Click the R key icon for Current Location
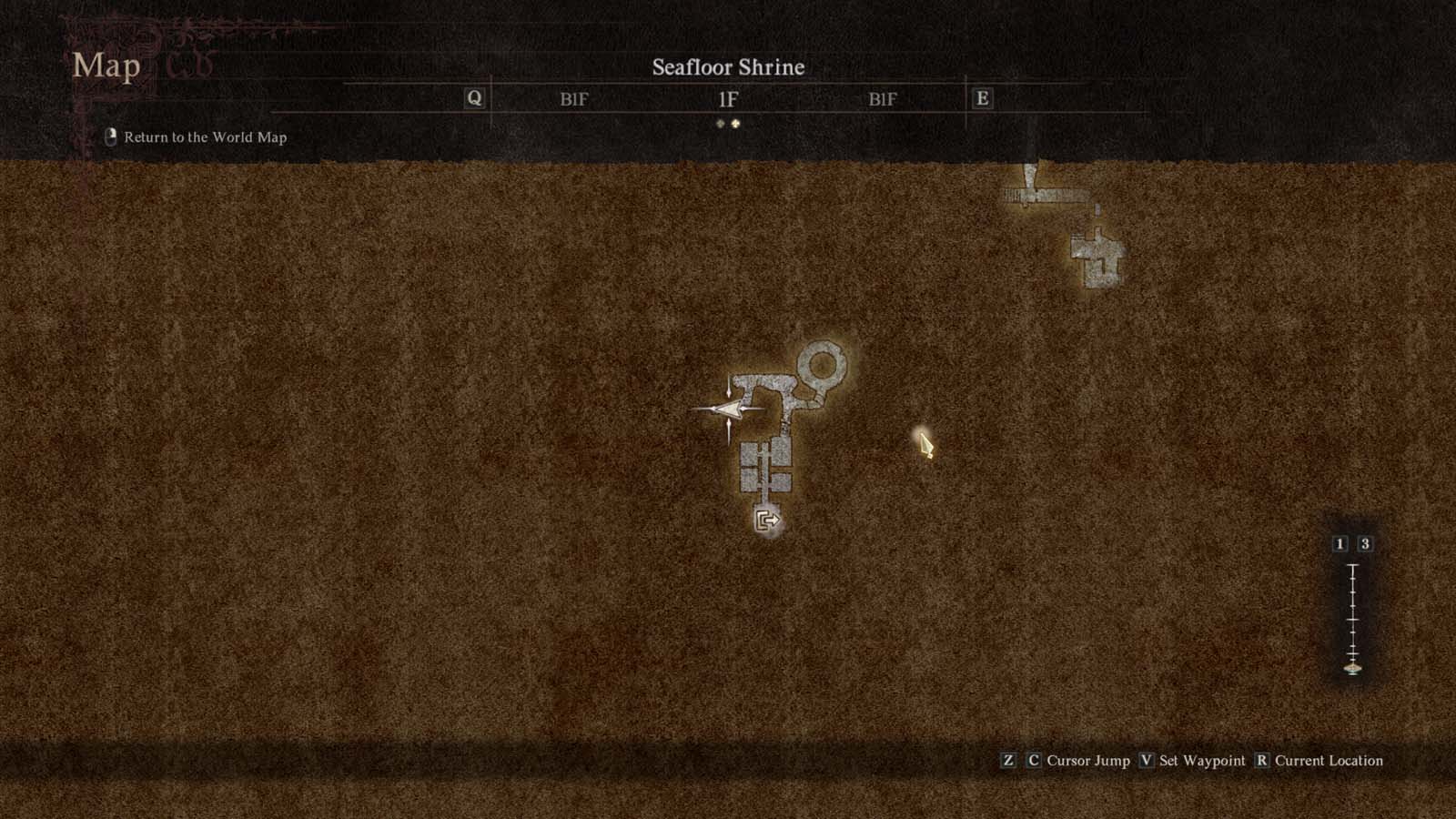Viewport: 1456px width, 819px height. click(x=1261, y=761)
